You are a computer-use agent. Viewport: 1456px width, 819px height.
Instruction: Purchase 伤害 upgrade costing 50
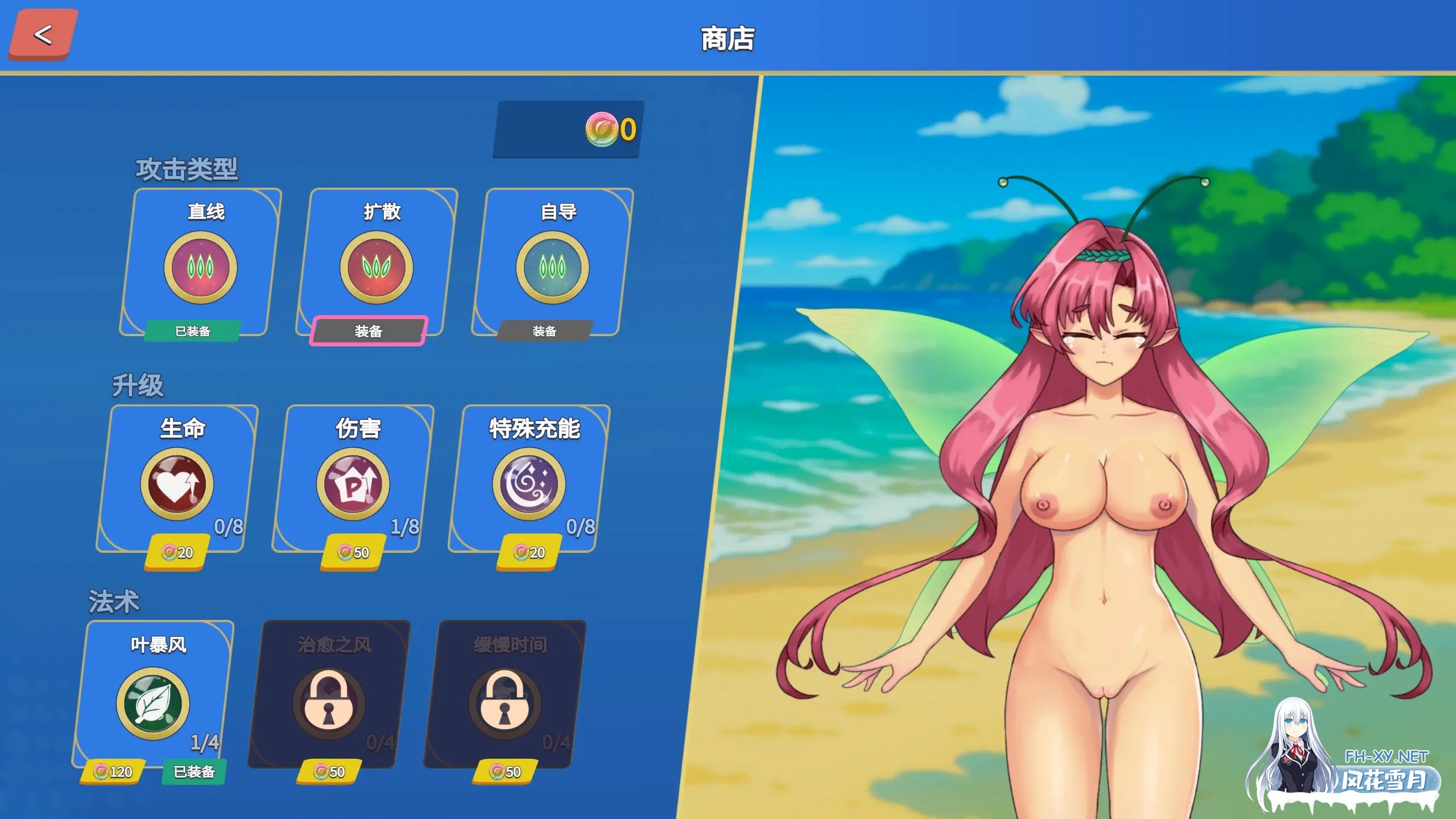tap(353, 551)
